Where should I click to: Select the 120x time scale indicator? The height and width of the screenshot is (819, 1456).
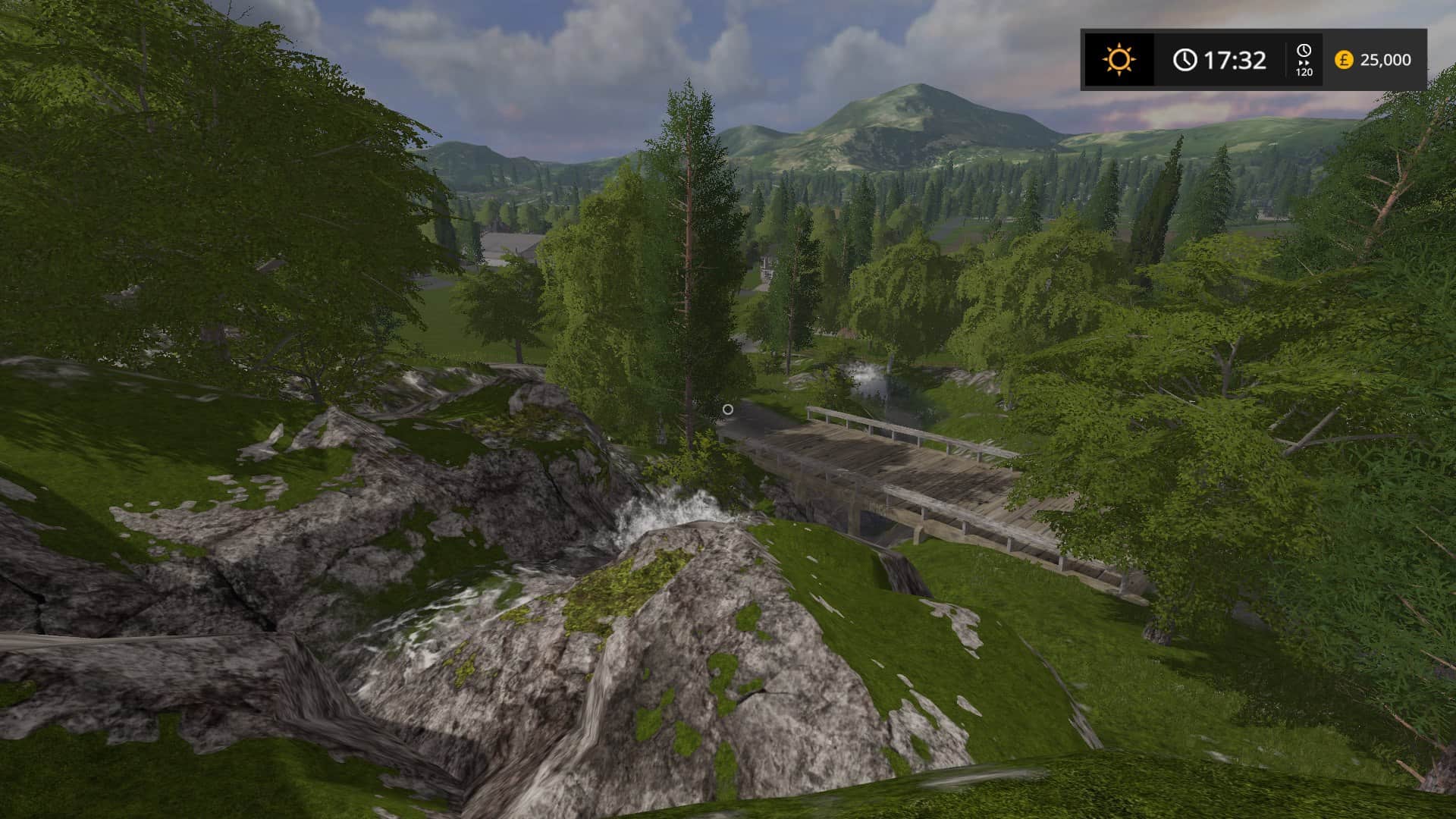coord(1304,60)
